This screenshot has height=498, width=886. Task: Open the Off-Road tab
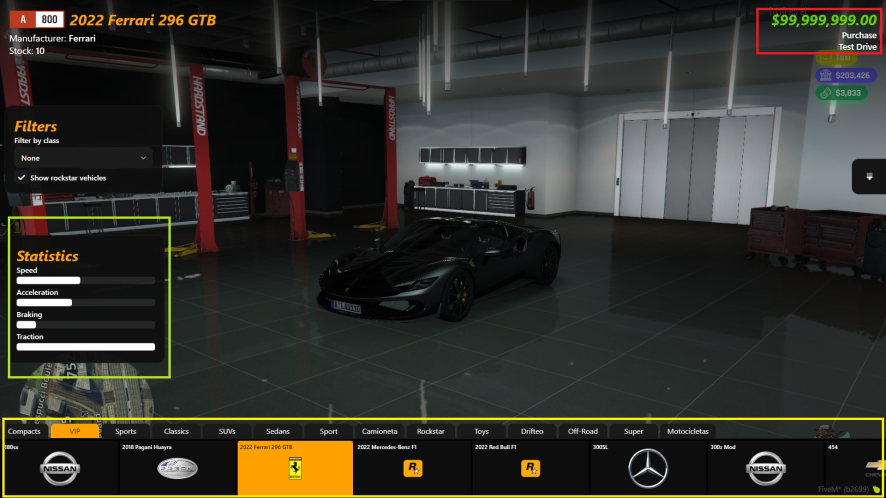tap(583, 431)
